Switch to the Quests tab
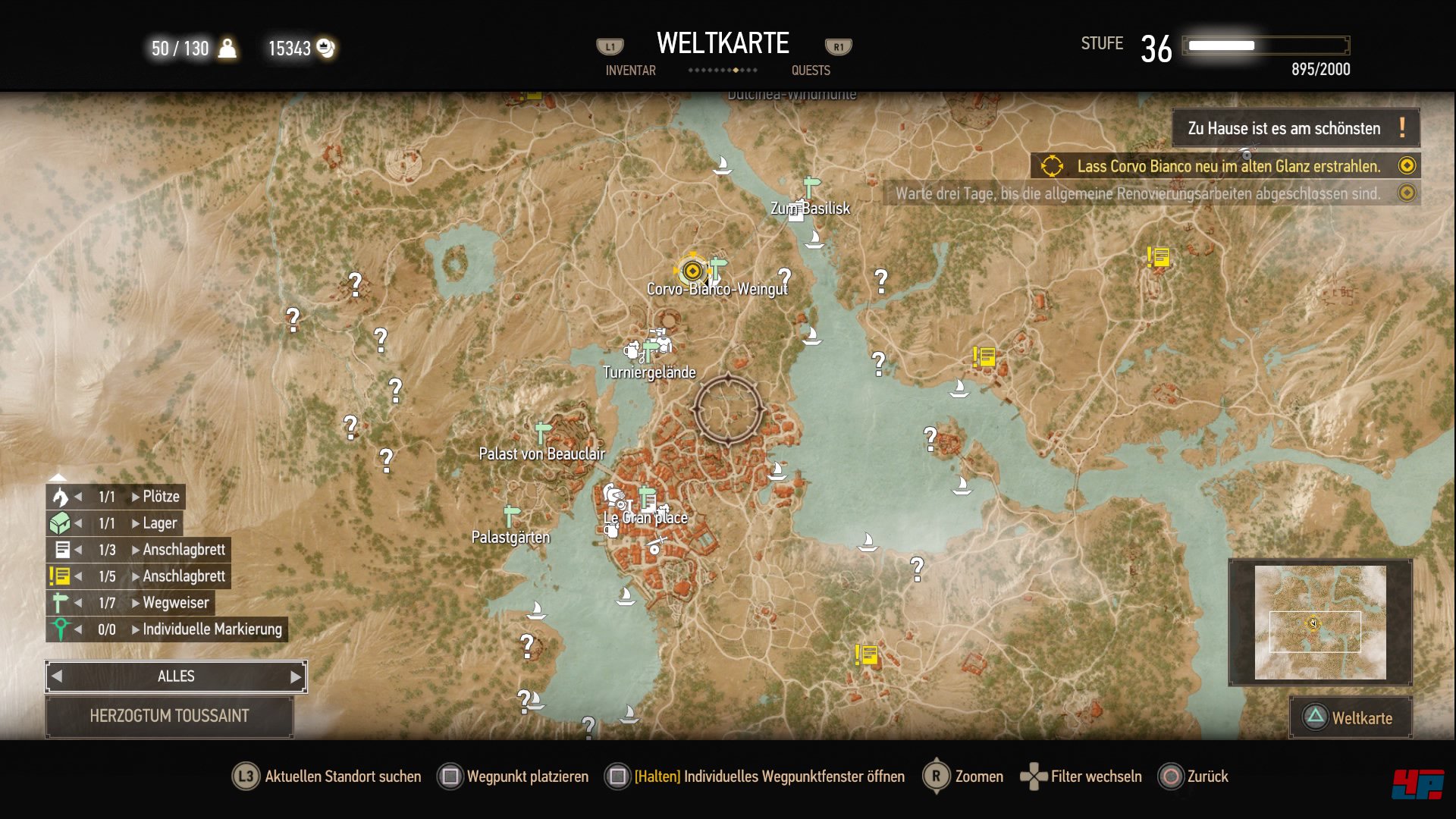 [x=811, y=71]
